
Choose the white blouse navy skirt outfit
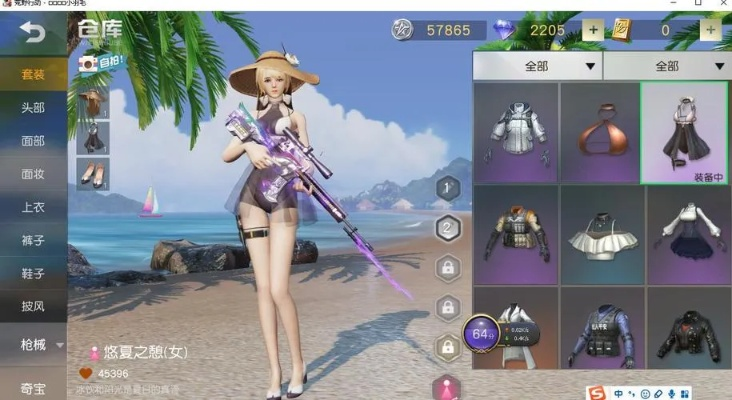[688, 236]
